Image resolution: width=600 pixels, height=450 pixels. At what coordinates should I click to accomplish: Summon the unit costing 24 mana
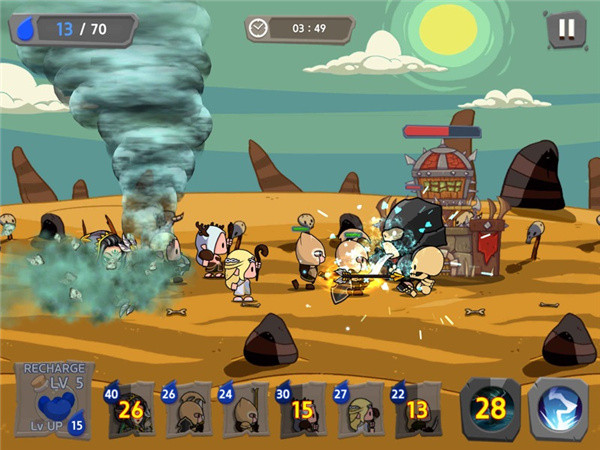click(x=244, y=409)
